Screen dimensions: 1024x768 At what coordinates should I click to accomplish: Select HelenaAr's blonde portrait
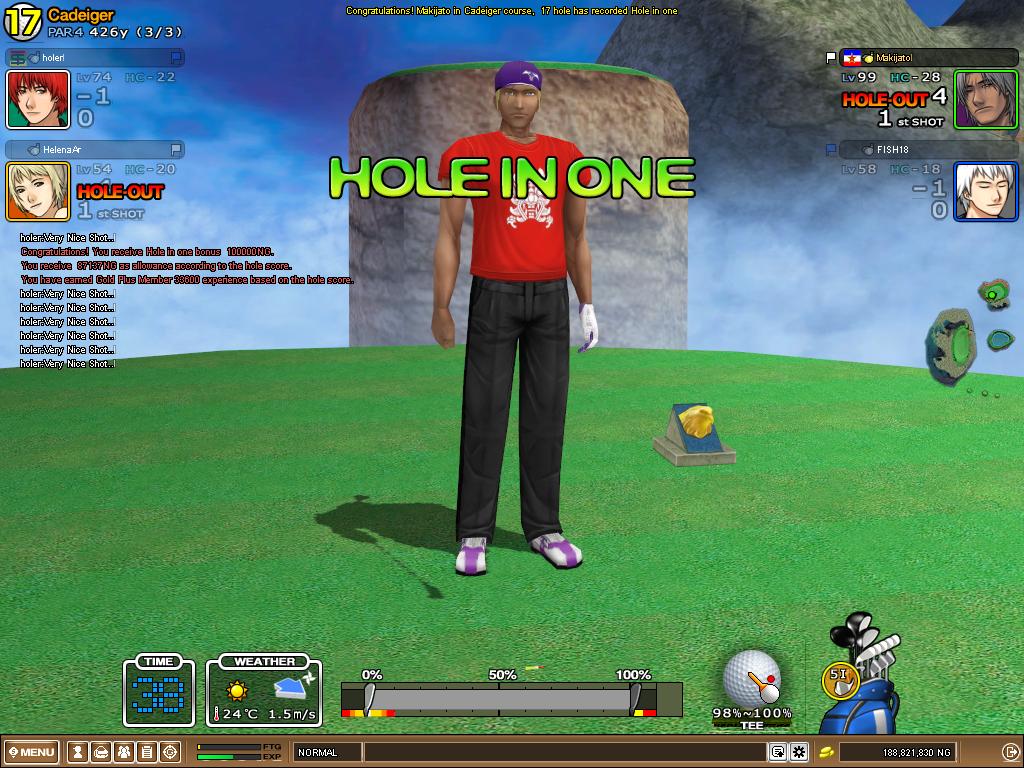[x=38, y=191]
